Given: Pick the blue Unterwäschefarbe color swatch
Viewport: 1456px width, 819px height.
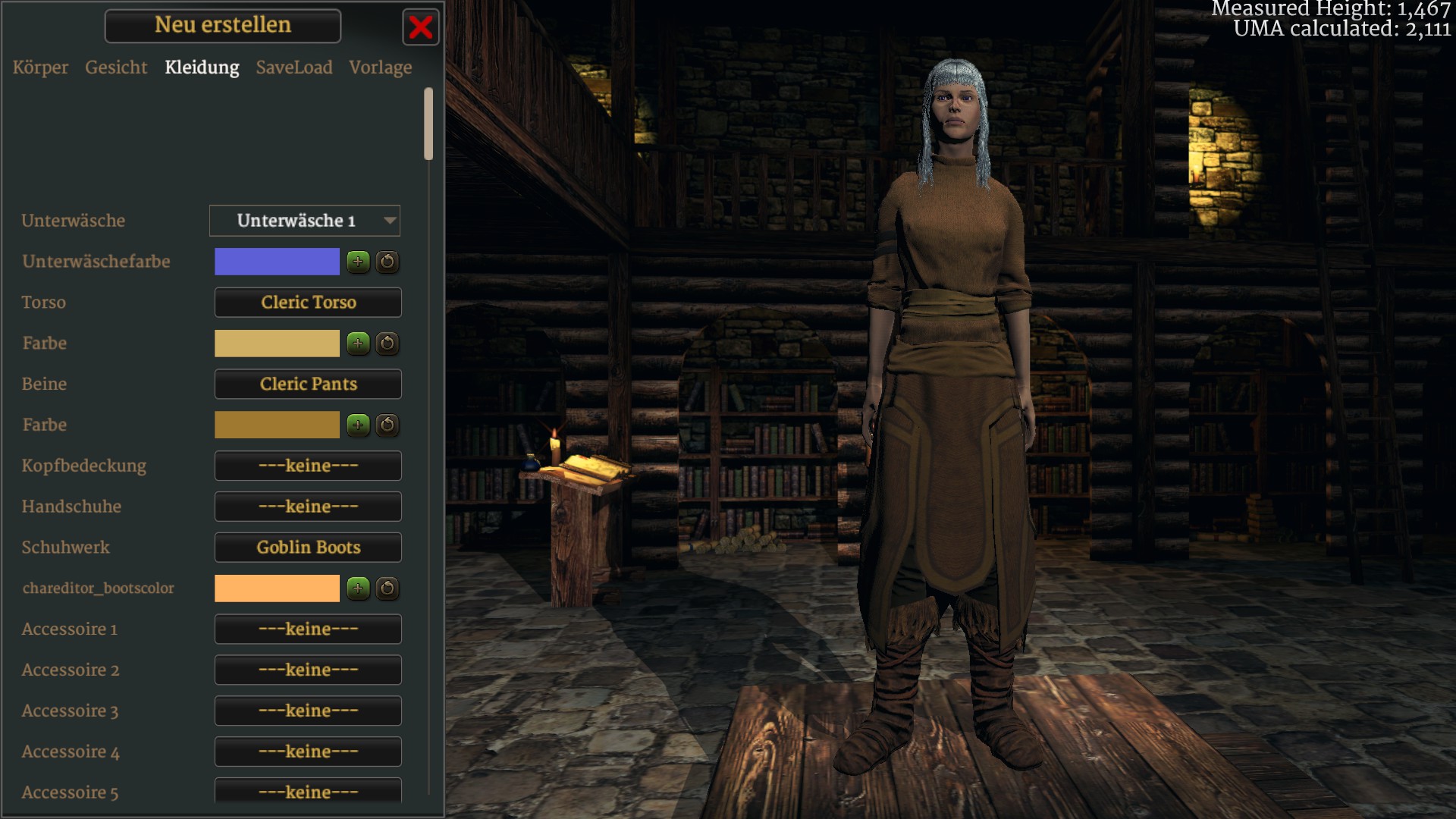Looking at the screenshot, I should (x=277, y=262).
